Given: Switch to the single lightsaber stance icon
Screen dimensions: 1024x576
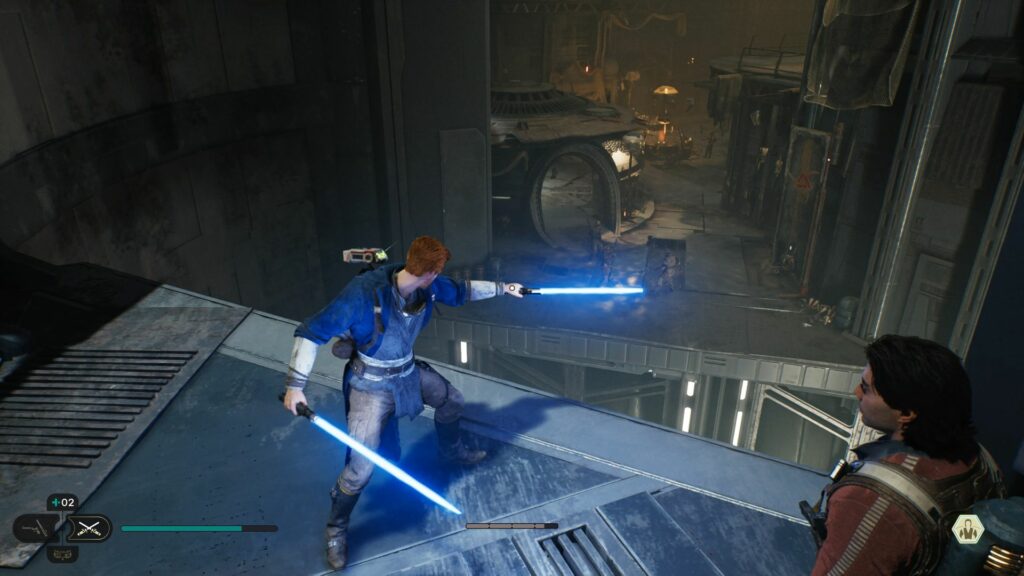Looking at the screenshot, I should (x=36, y=528).
